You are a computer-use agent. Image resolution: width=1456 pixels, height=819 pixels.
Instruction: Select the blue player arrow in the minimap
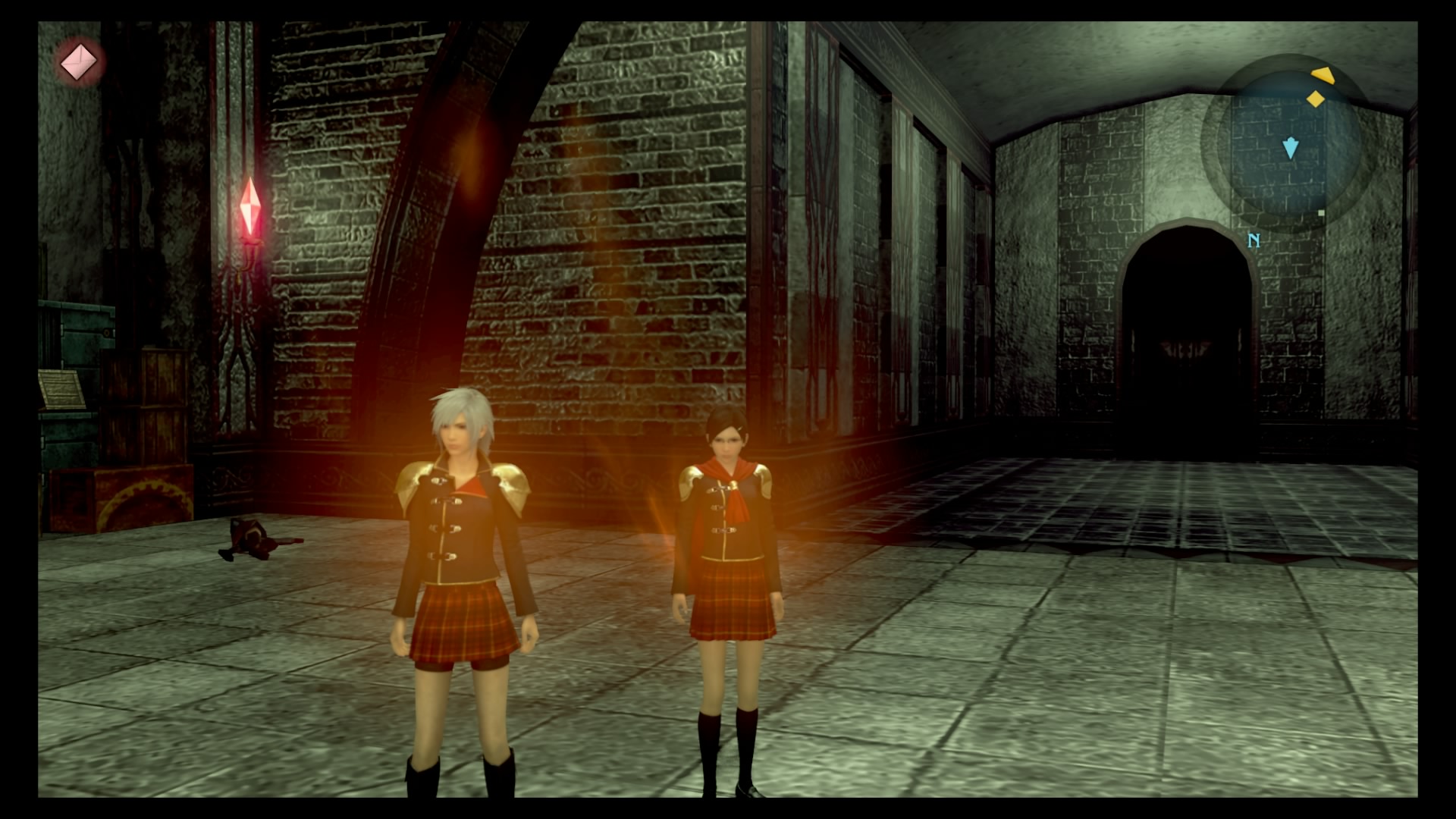tap(1291, 149)
